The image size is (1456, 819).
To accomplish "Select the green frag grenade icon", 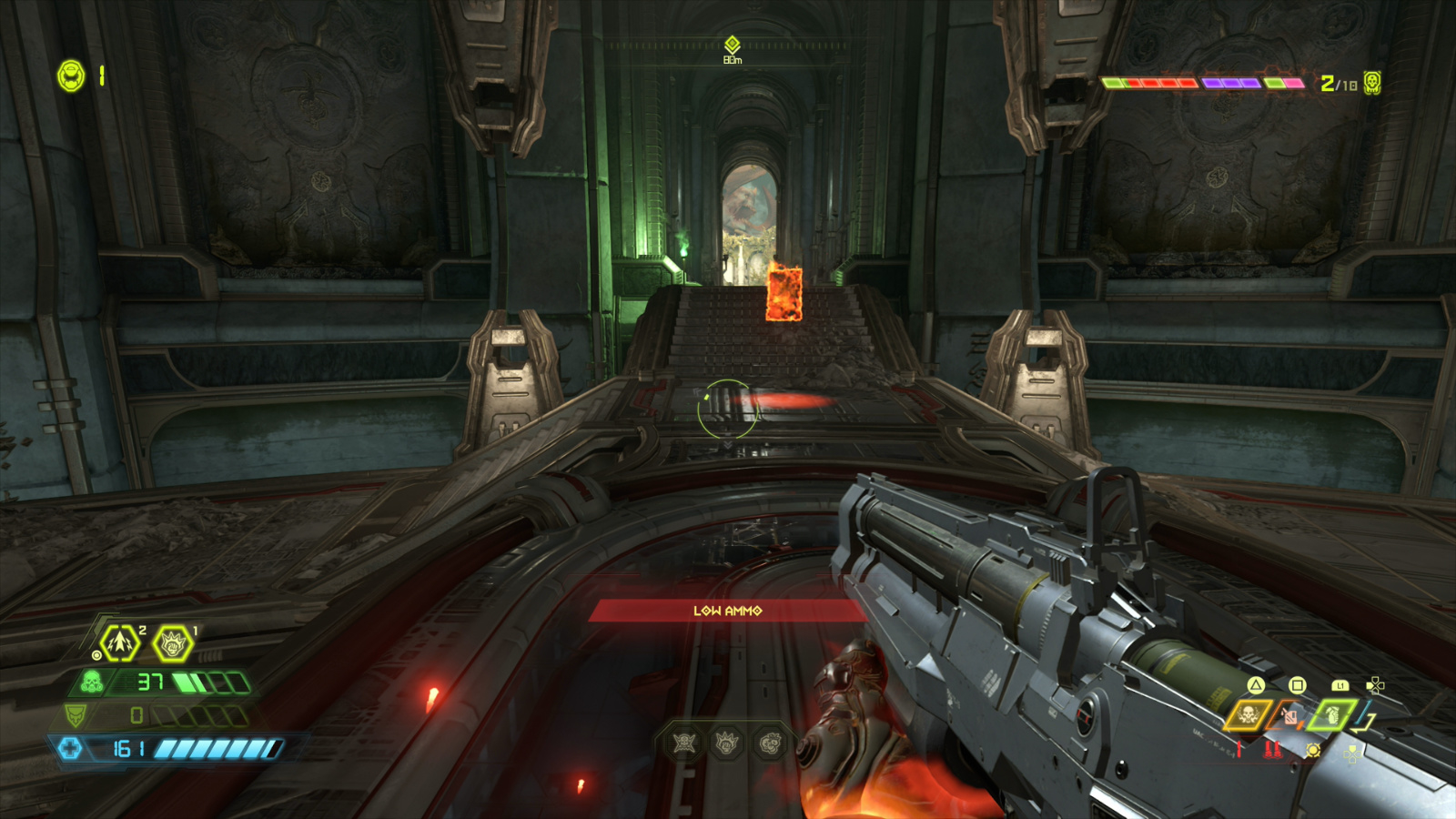I will [1331, 715].
